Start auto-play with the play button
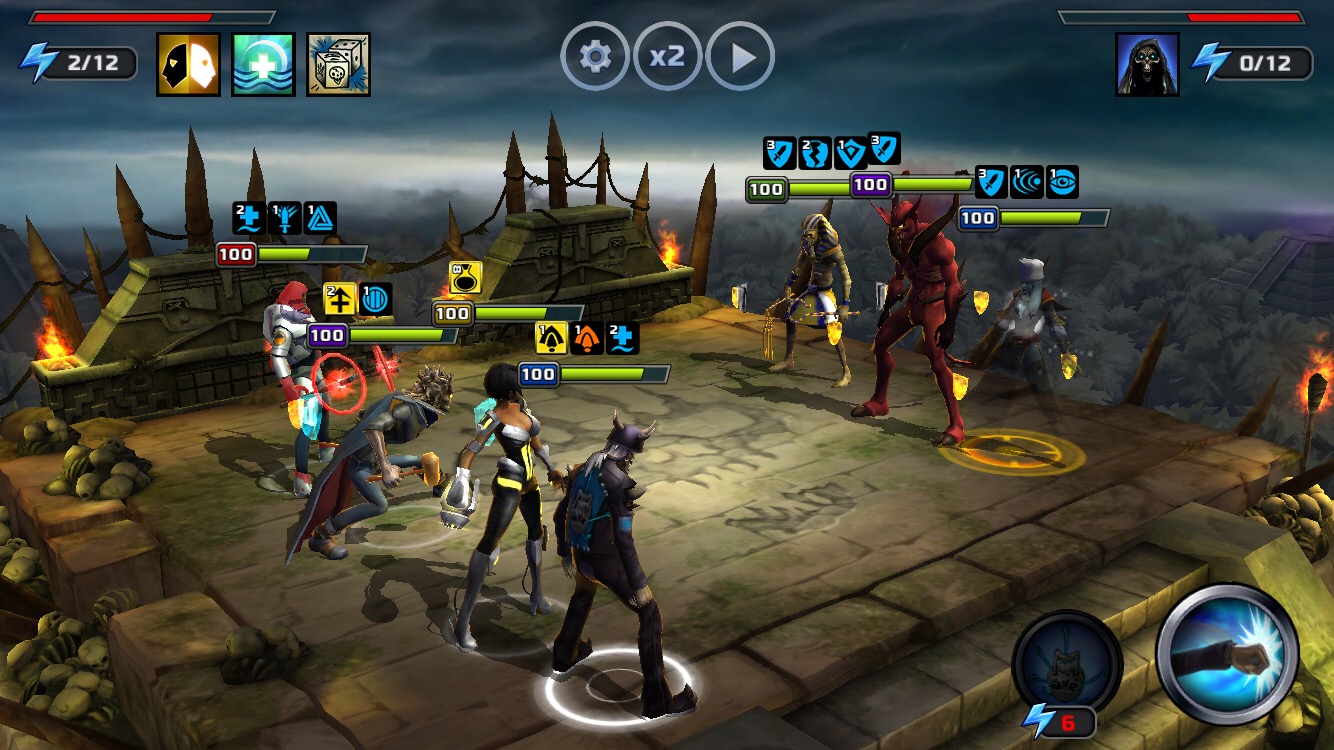Image resolution: width=1334 pixels, height=750 pixels. [x=740, y=57]
